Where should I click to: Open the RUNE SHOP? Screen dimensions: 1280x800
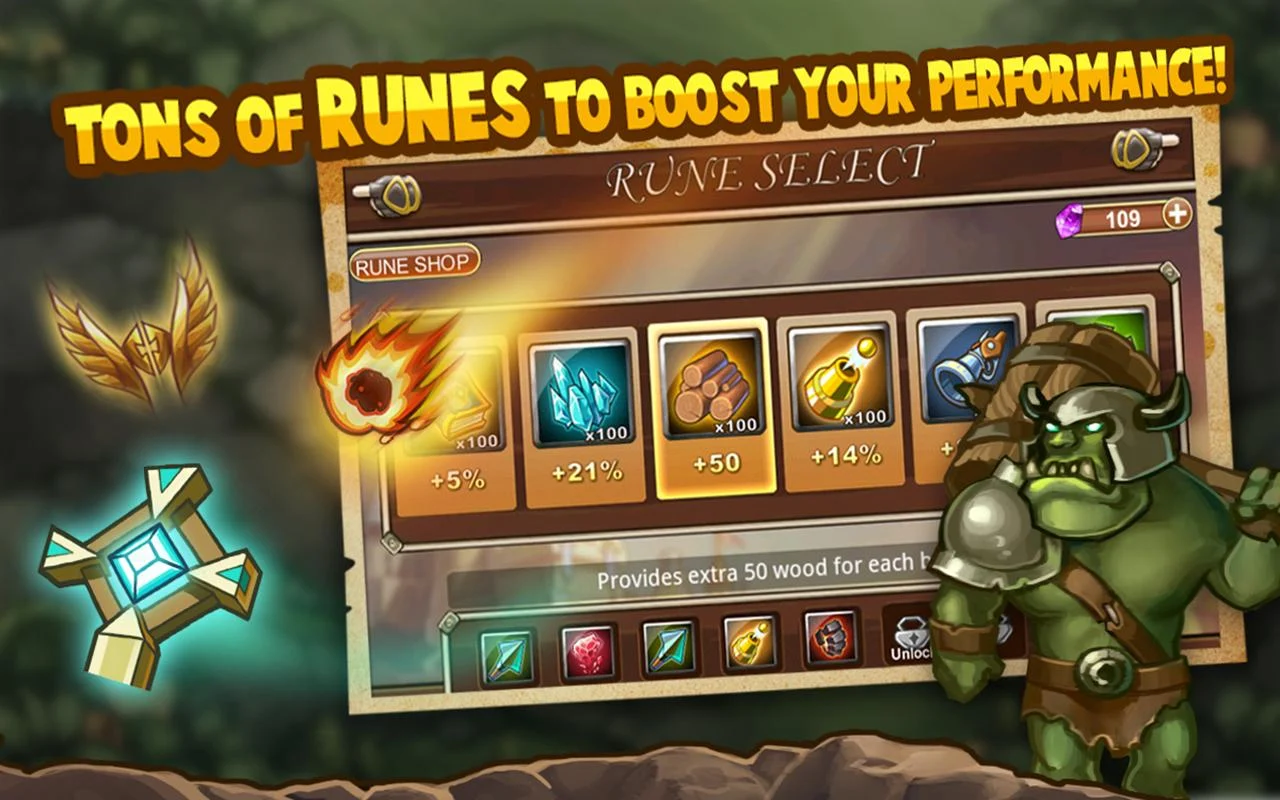click(x=414, y=264)
